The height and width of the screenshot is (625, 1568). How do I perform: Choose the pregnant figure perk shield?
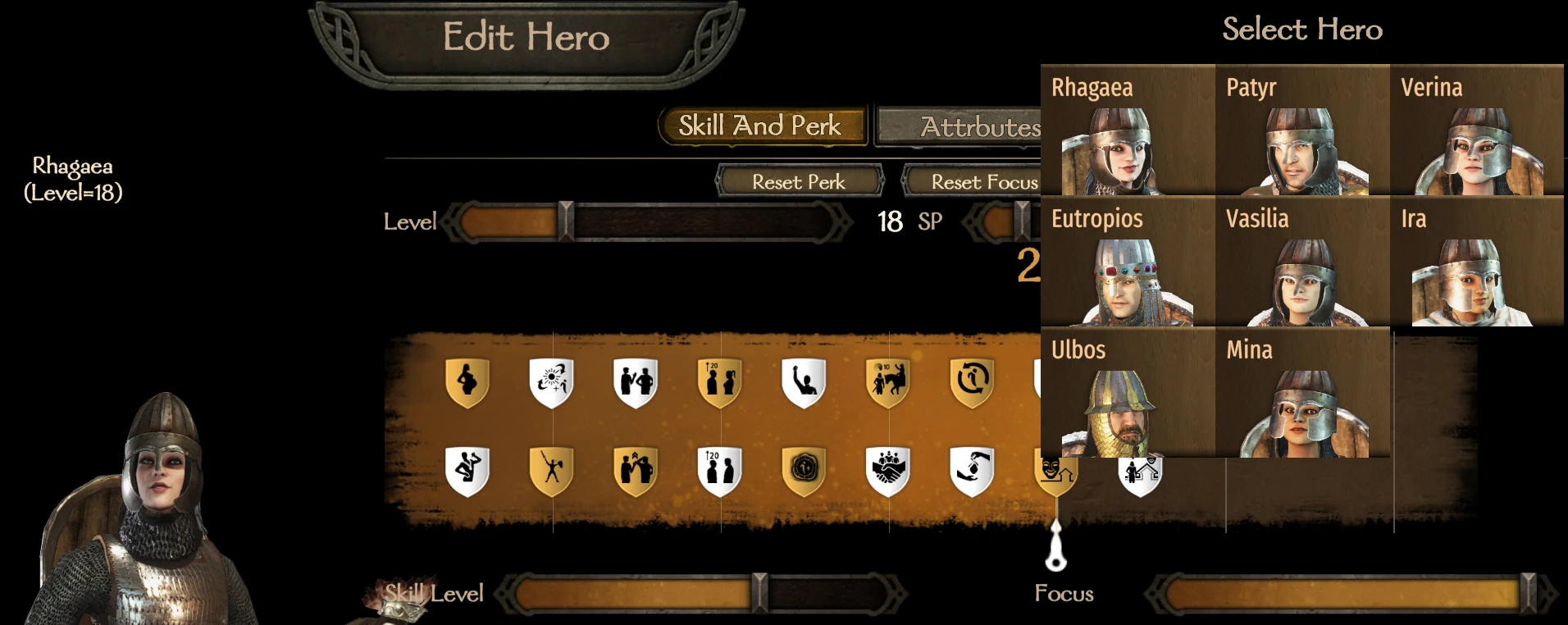tap(467, 382)
